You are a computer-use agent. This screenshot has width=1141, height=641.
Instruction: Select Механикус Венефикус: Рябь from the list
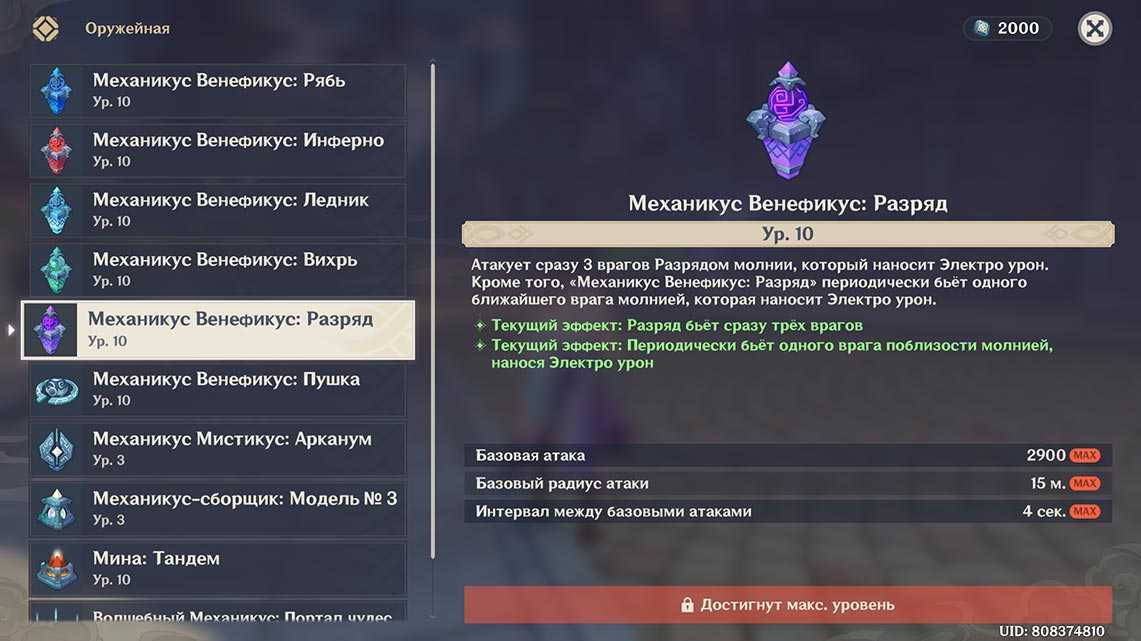coord(218,90)
